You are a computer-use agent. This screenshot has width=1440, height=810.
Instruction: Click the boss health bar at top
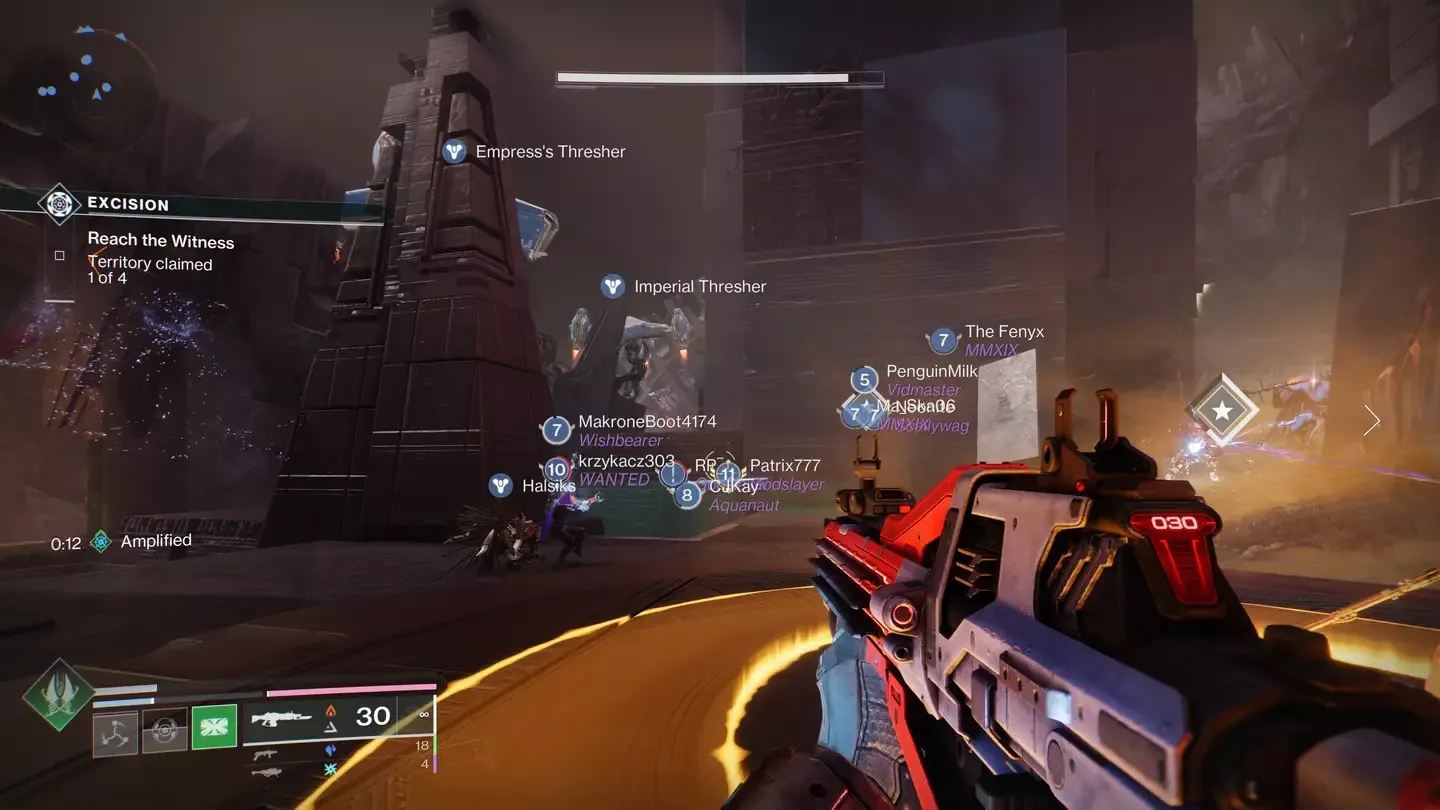coord(719,77)
